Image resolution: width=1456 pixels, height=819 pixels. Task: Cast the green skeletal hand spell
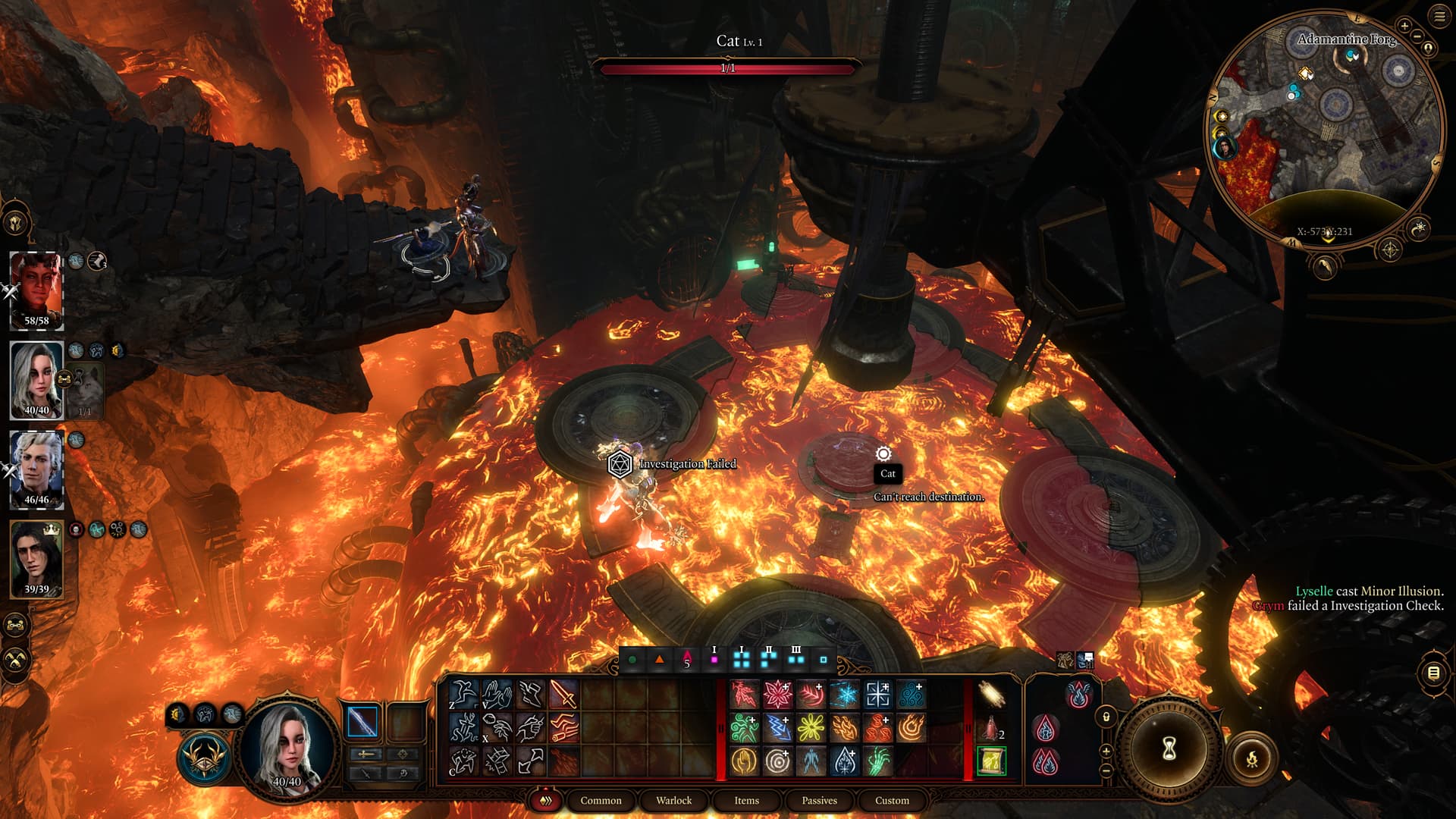point(877,761)
